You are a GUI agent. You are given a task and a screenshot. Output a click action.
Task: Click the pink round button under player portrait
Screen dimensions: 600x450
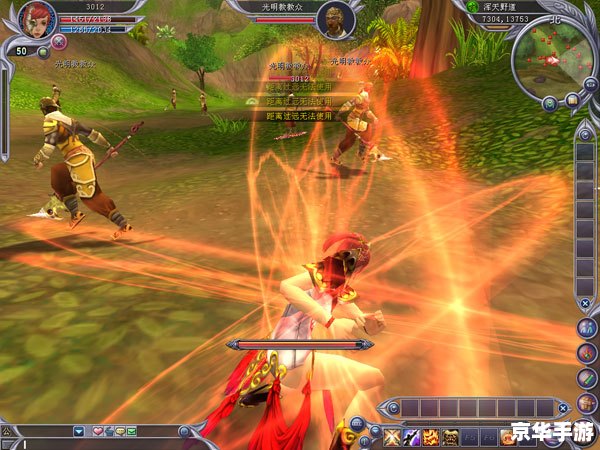coord(58,42)
